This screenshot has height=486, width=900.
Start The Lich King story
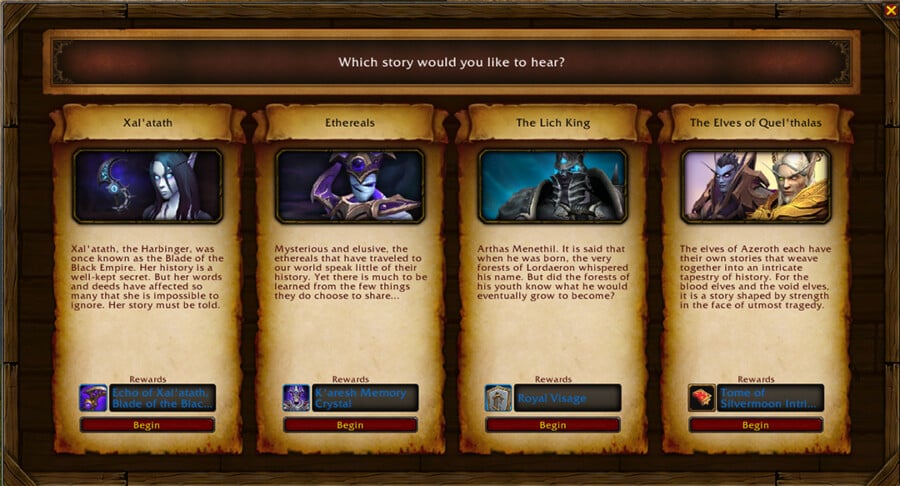pyautogui.click(x=553, y=425)
